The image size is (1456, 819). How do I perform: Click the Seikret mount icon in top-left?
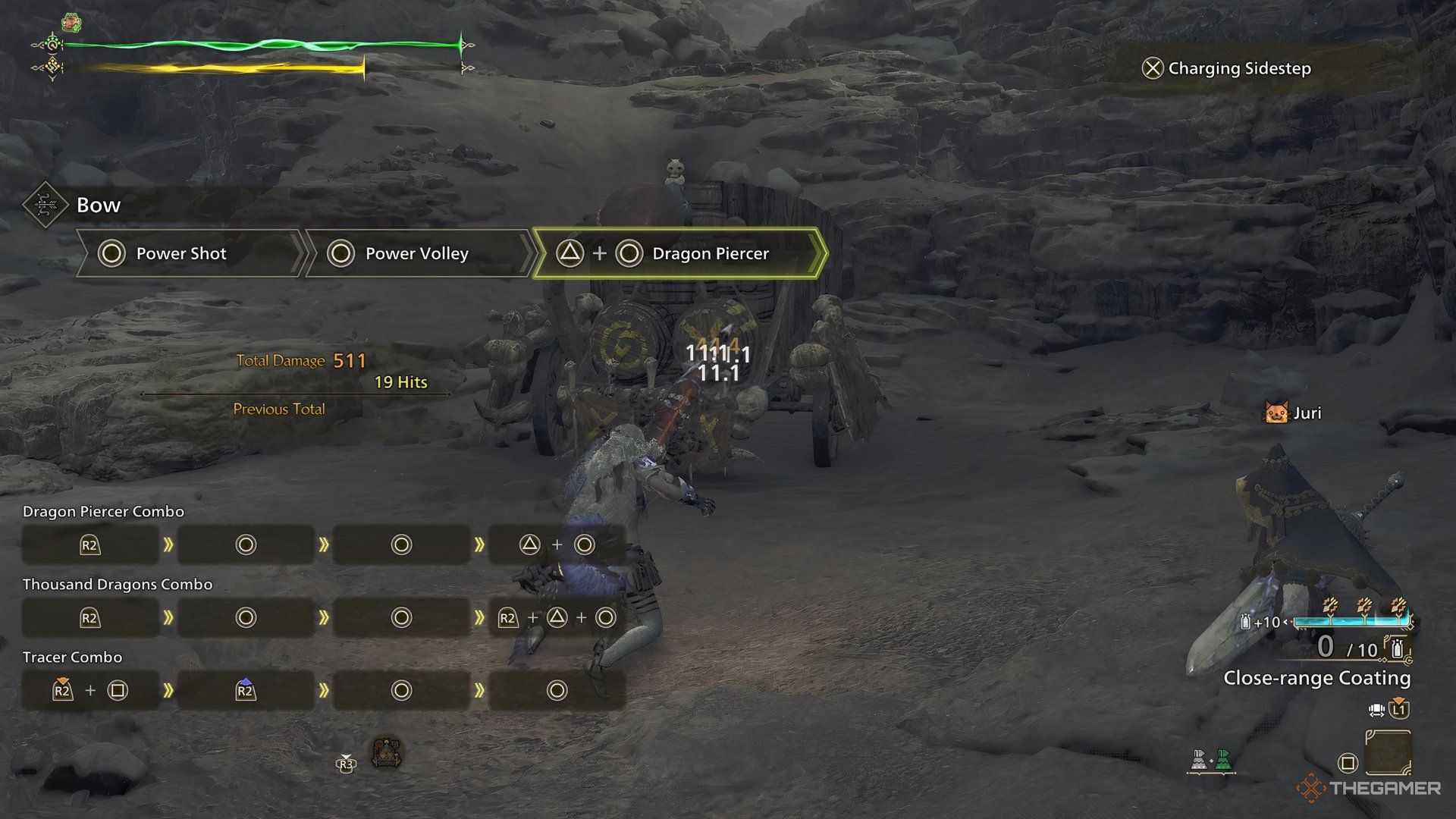coord(73,20)
